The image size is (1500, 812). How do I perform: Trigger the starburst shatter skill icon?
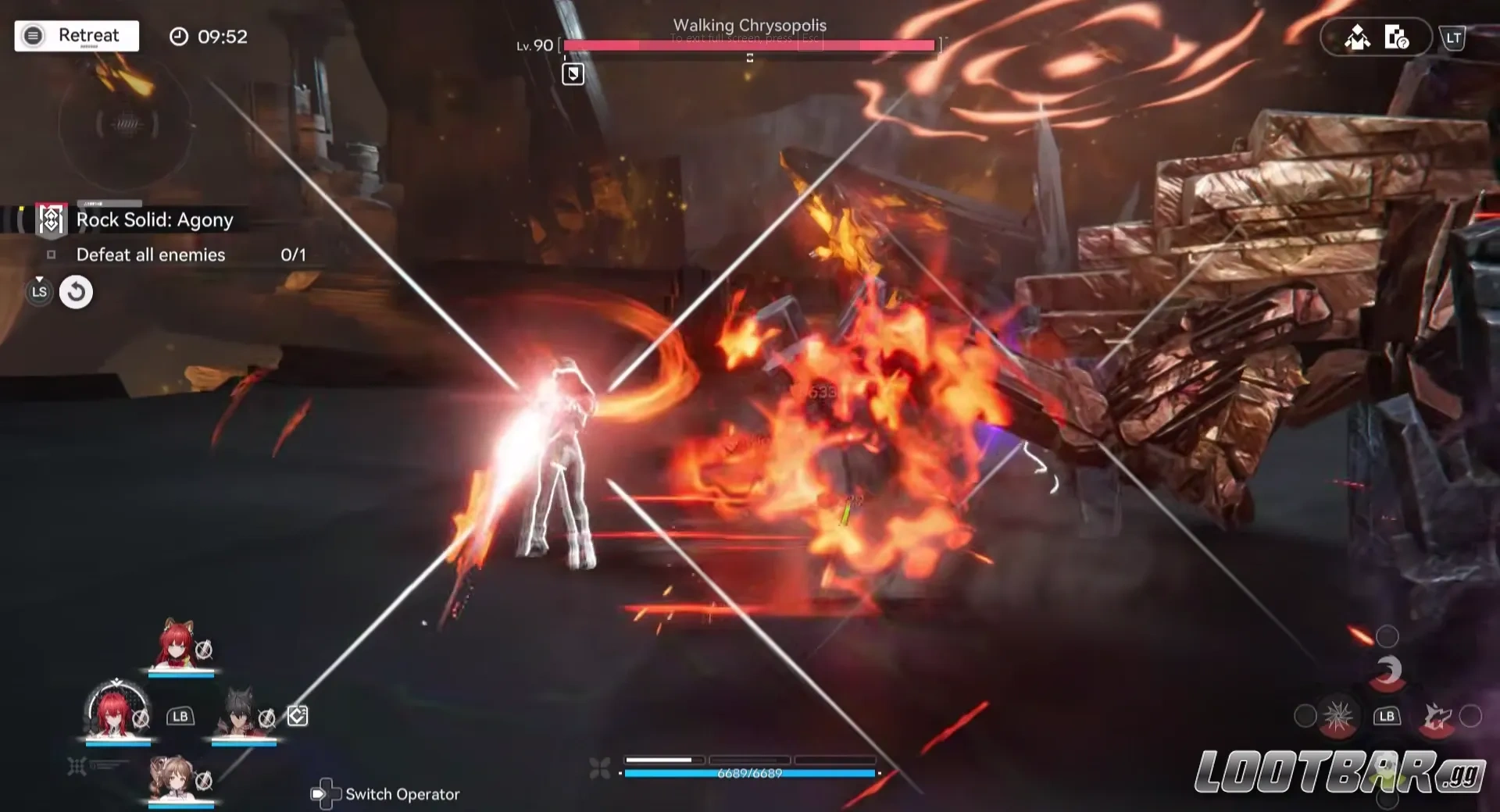tap(1337, 716)
